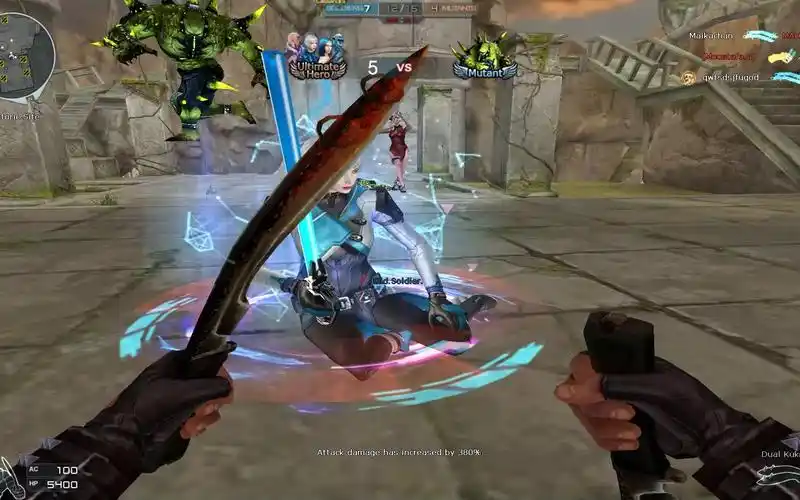Click the qwfsdsjfugod kill feed entry
This screenshot has height=500, width=800.
pos(730,77)
